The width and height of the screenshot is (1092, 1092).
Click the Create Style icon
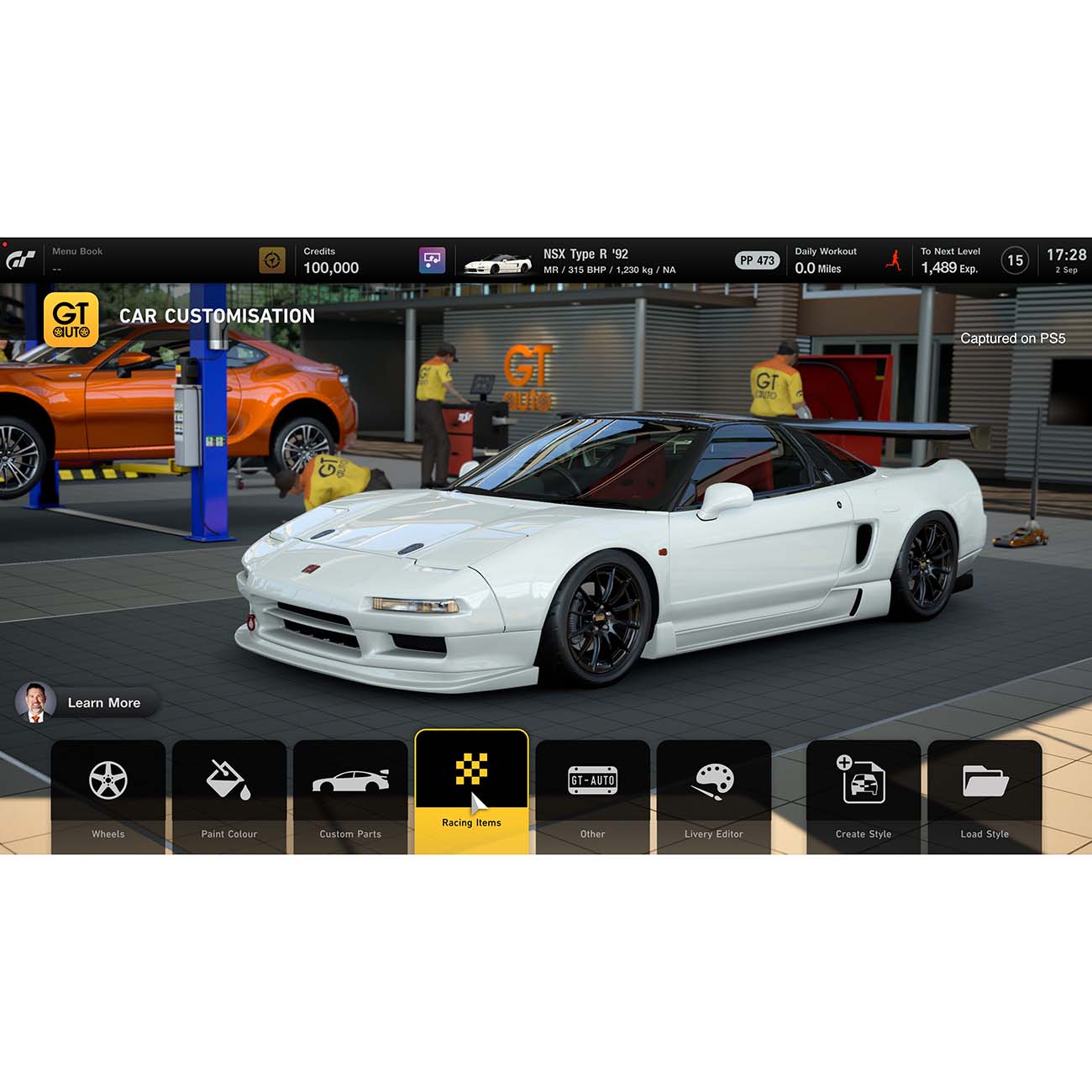862,780
